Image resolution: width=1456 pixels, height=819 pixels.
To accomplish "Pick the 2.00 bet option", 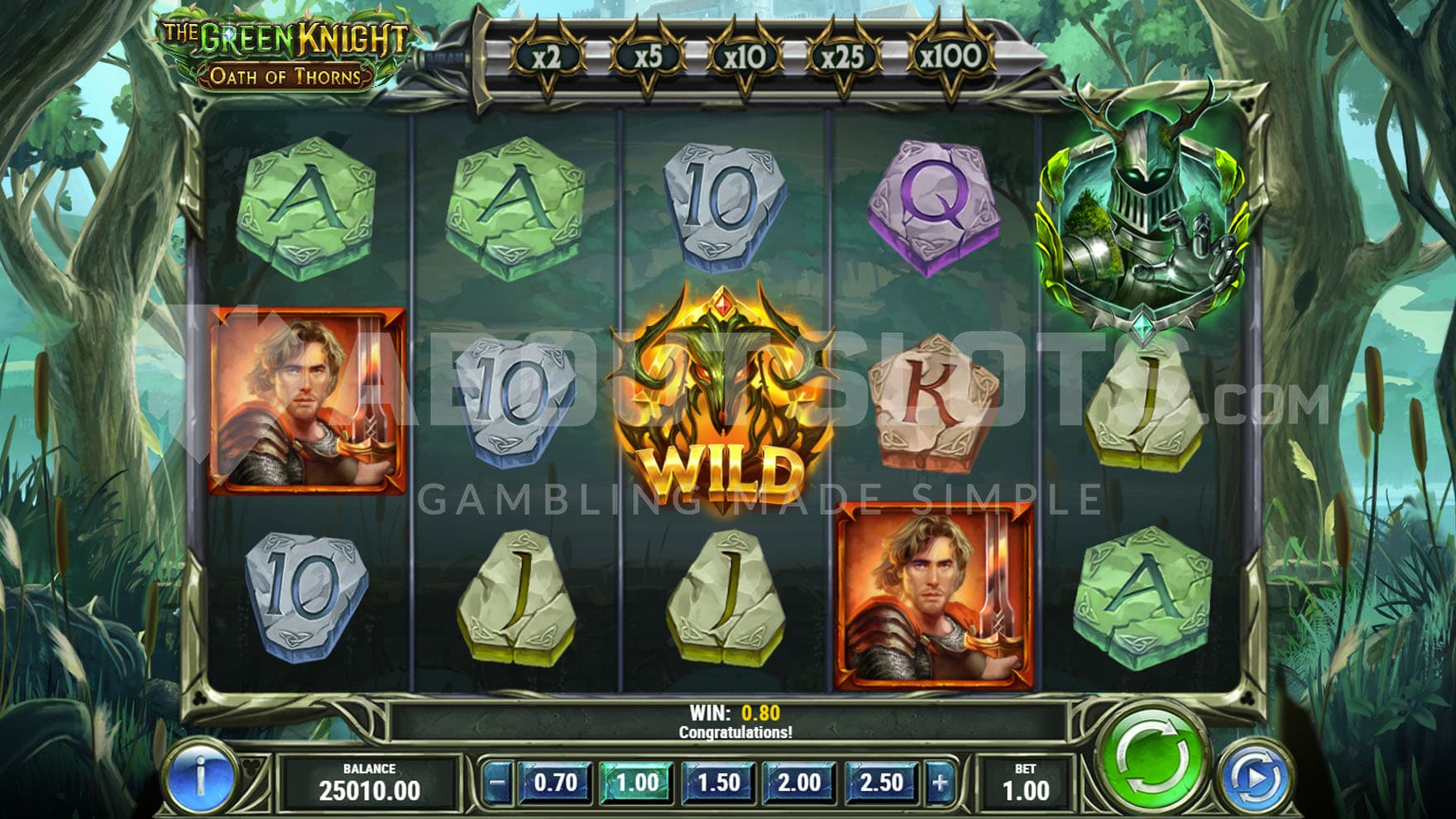I will (x=799, y=782).
